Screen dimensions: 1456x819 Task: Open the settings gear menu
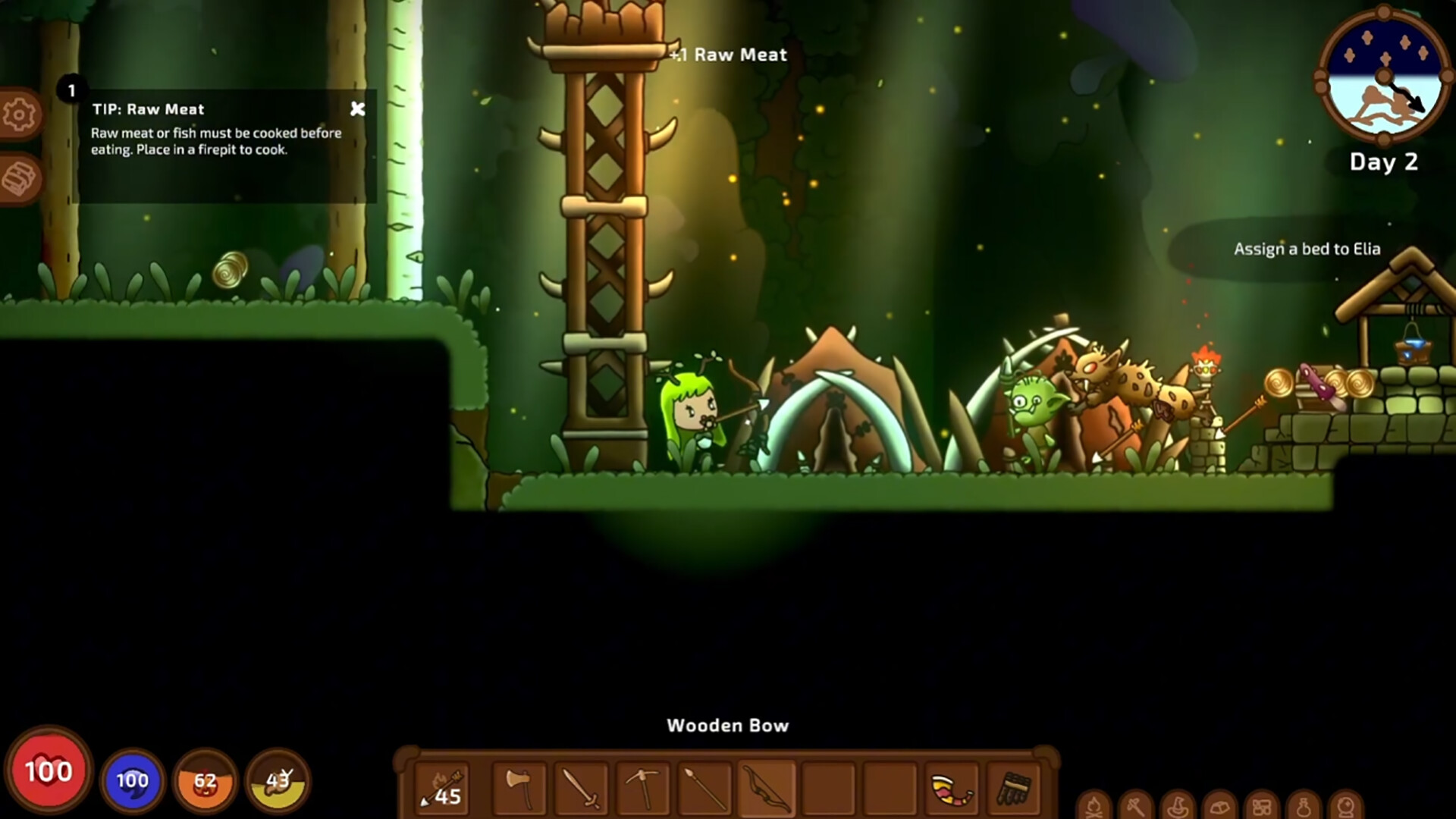pos(19,112)
